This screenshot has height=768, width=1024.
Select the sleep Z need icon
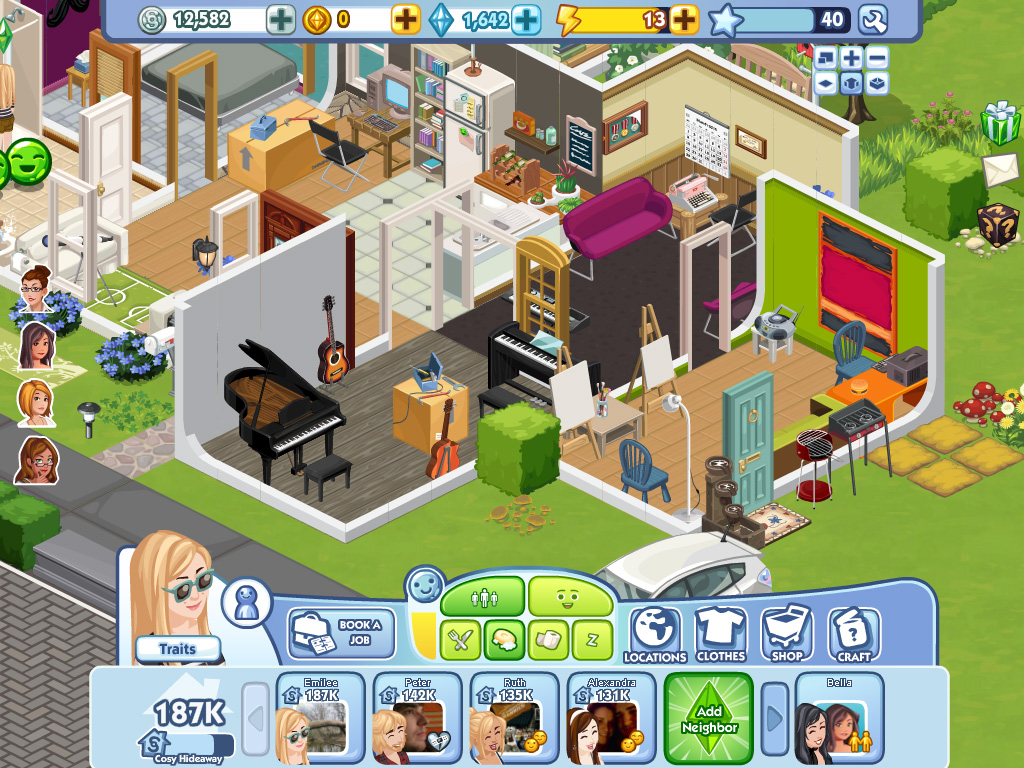point(592,639)
